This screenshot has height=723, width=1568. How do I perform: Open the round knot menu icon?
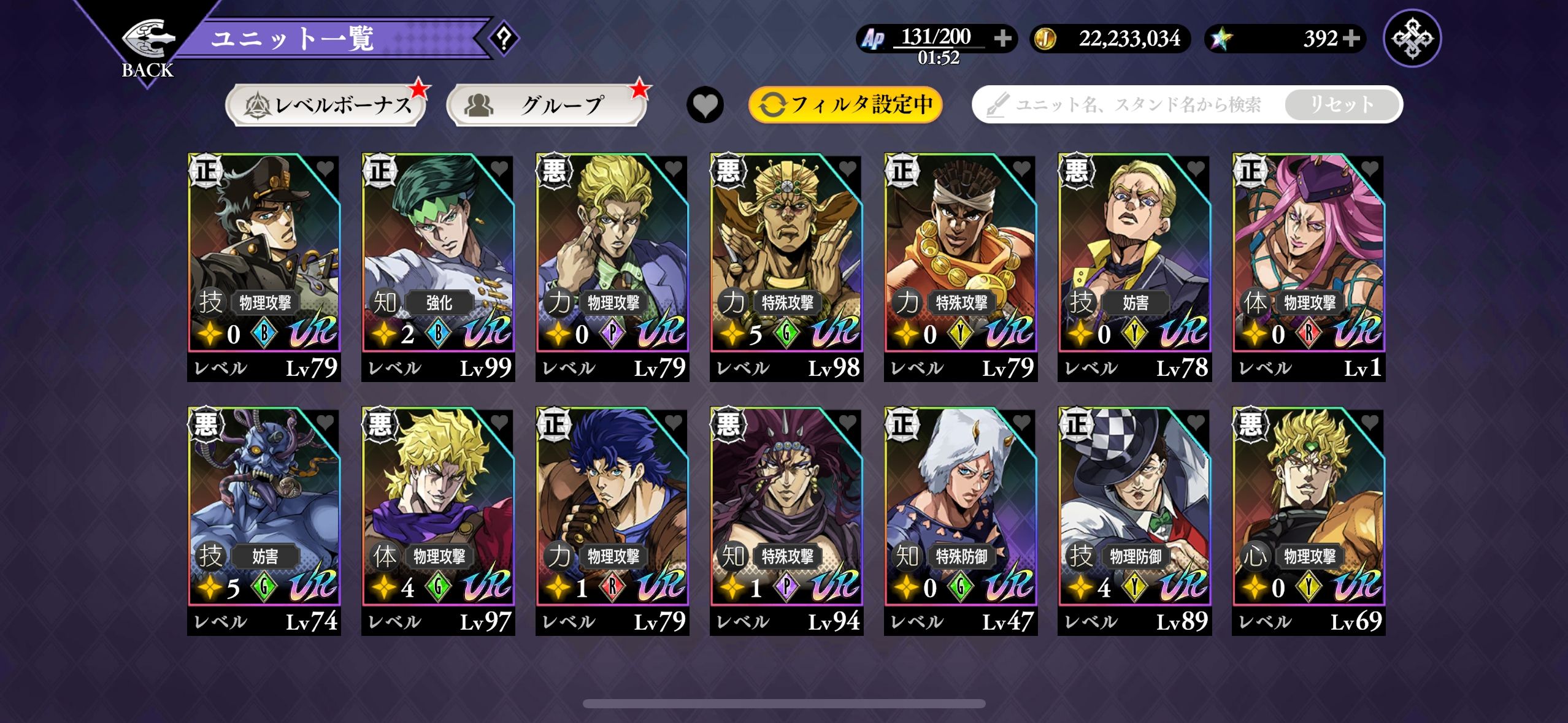coord(1412,39)
